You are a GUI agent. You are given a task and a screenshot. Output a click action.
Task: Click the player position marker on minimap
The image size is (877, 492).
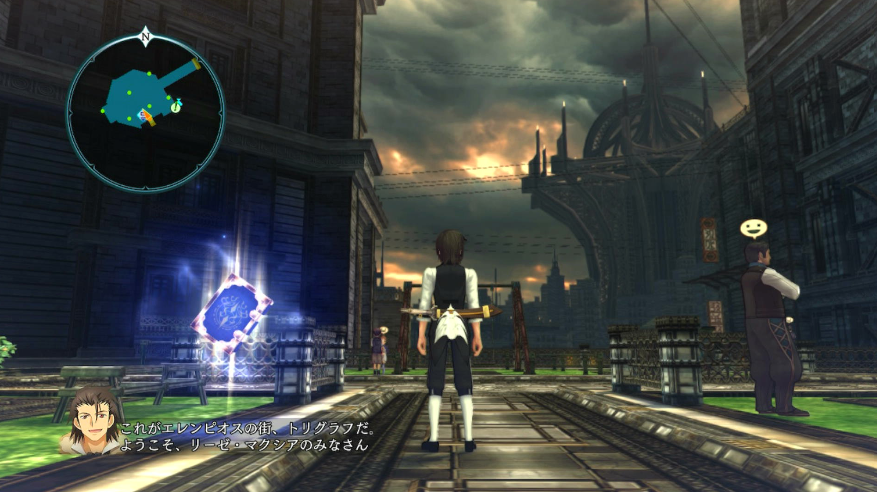146,118
